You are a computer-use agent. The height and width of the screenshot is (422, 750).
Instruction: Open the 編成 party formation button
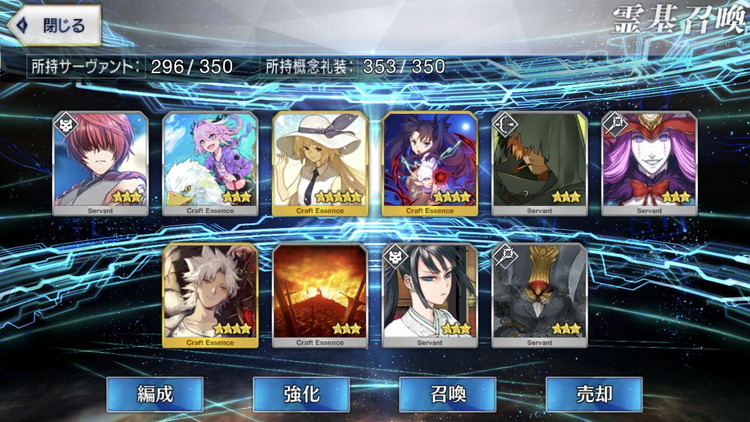155,394
